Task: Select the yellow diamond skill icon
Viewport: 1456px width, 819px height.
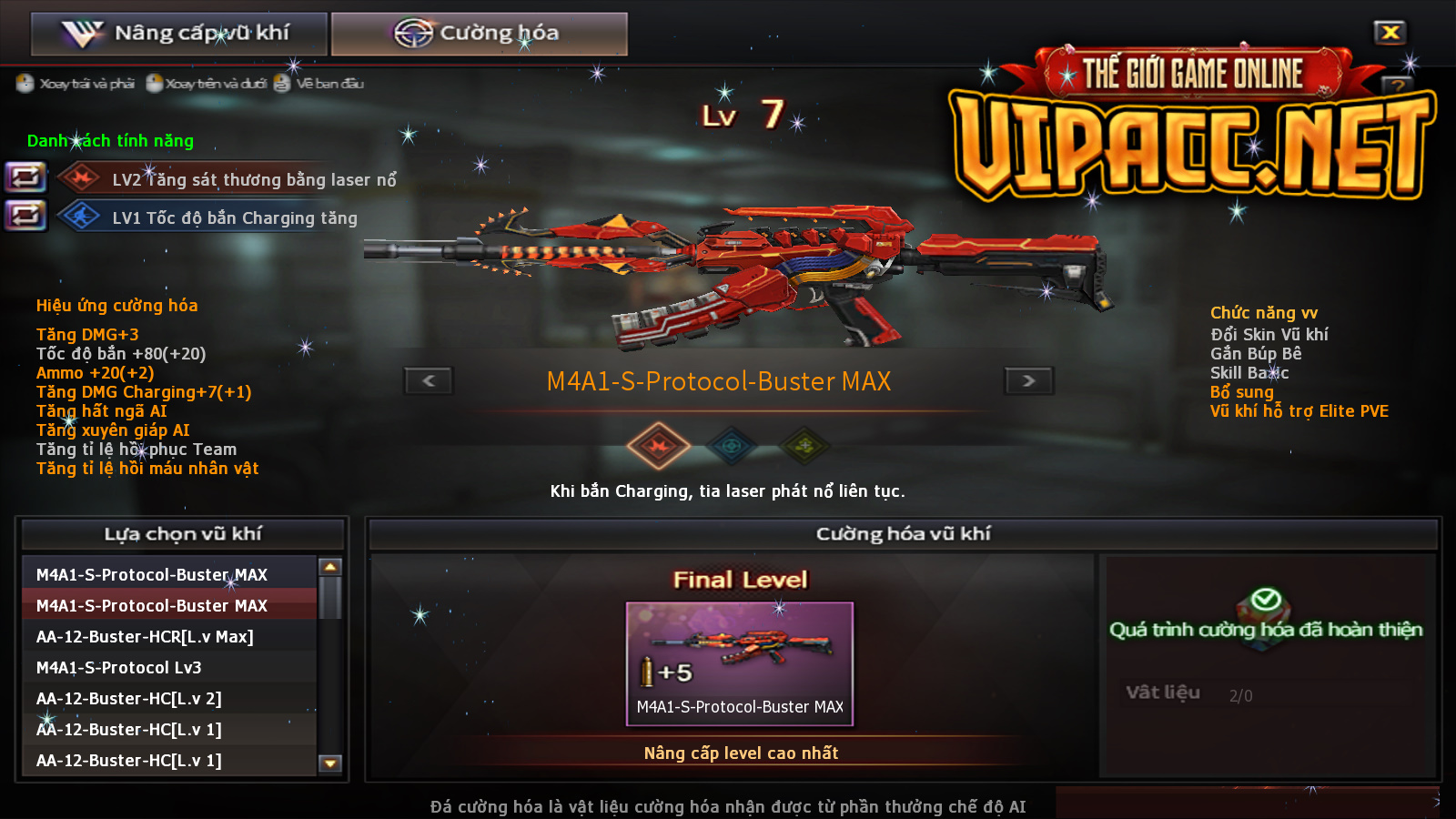Action: click(804, 446)
